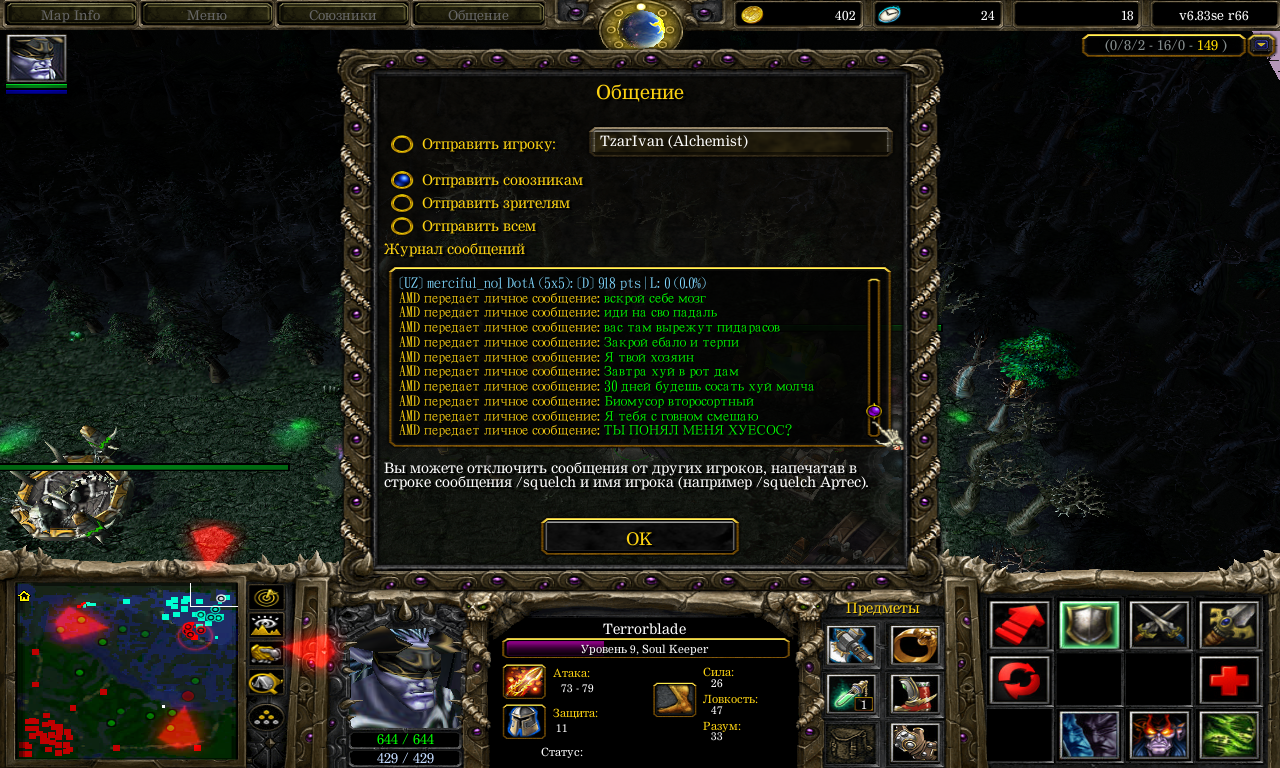
Task: Open the Меню button
Action: (x=207, y=15)
